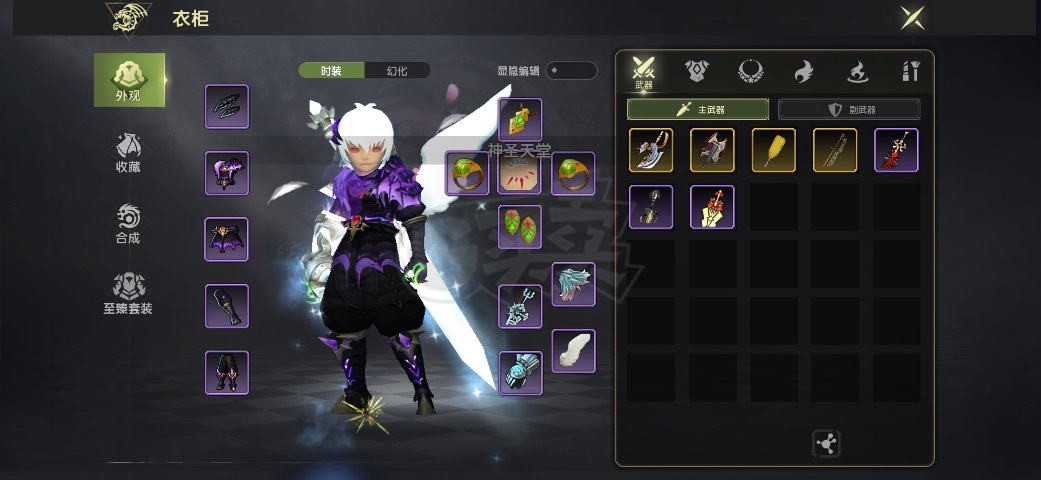Tap the share button below the item grid

point(828,443)
